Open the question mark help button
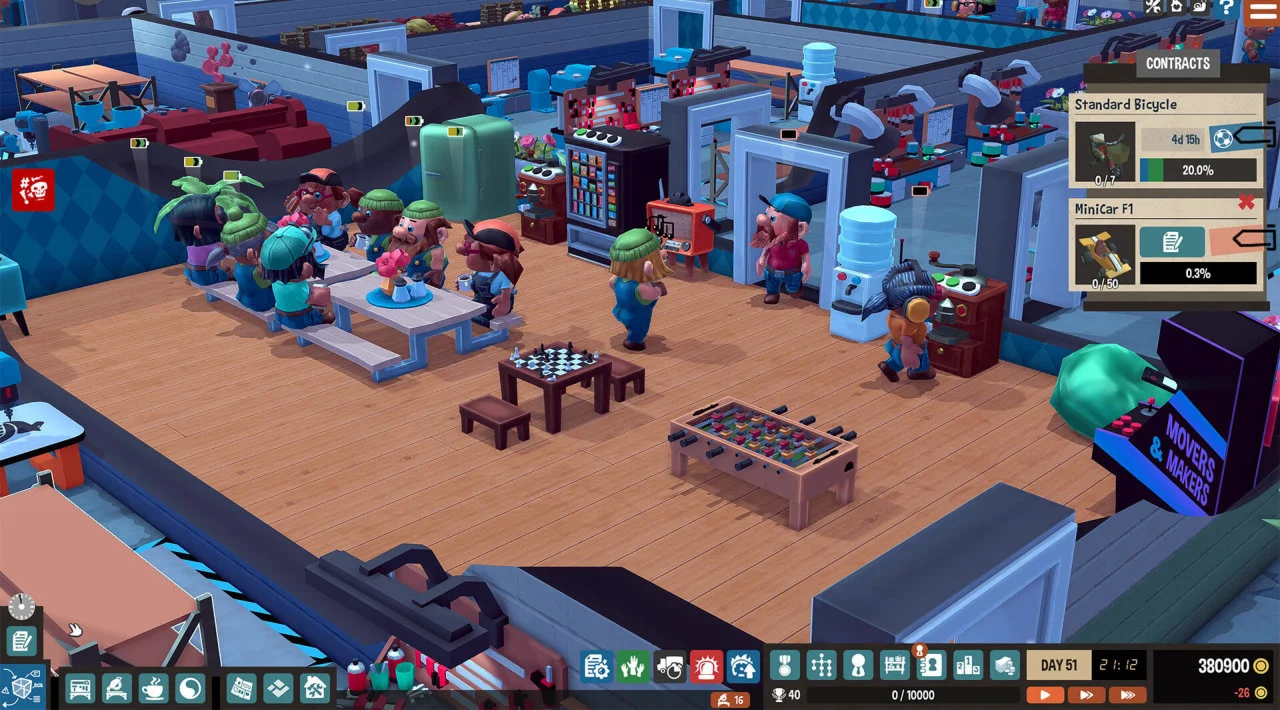 point(1226,8)
